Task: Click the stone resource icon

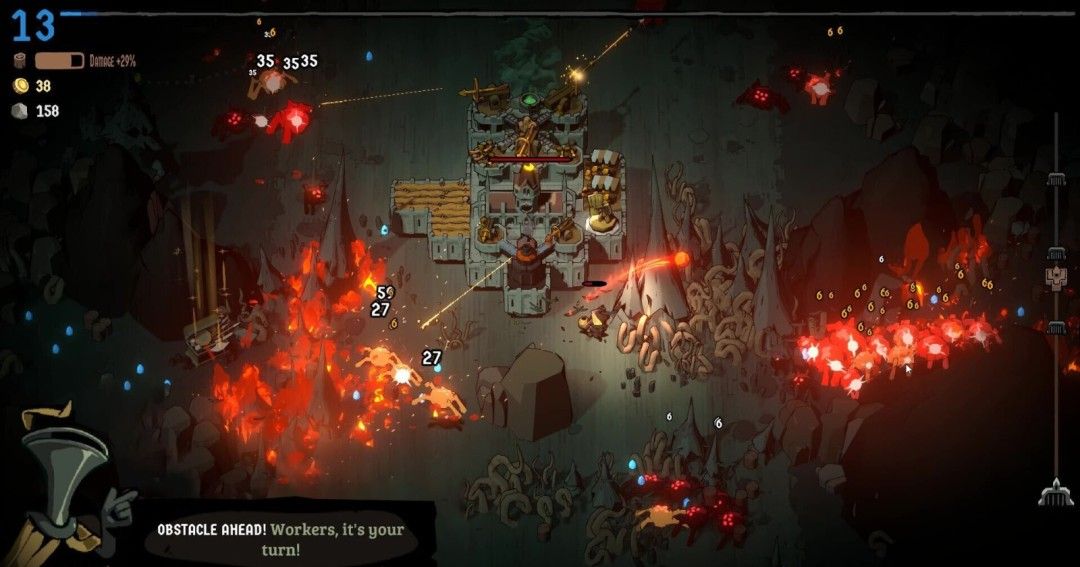Action: [x=20, y=111]
